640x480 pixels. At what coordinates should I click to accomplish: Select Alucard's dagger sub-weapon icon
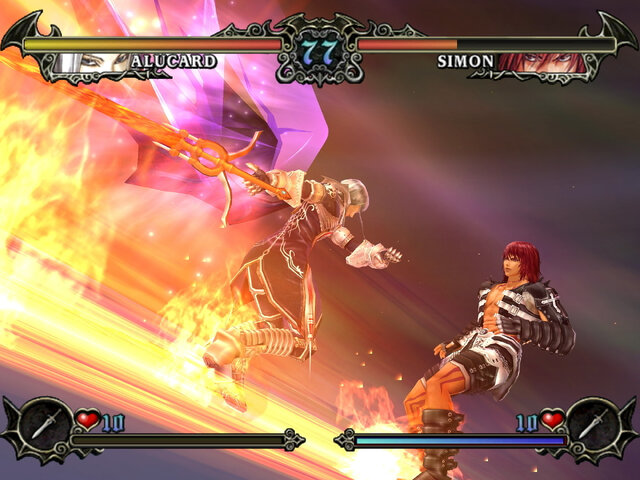coord(44,423)
